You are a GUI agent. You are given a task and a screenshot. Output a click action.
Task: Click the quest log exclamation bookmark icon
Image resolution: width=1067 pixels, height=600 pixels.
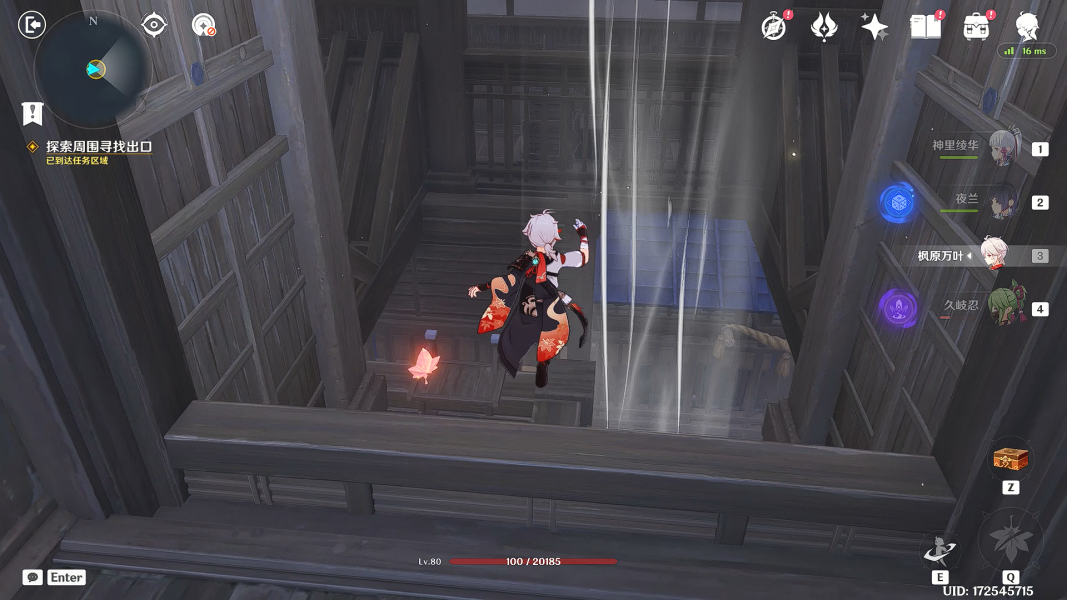[33, 113]
